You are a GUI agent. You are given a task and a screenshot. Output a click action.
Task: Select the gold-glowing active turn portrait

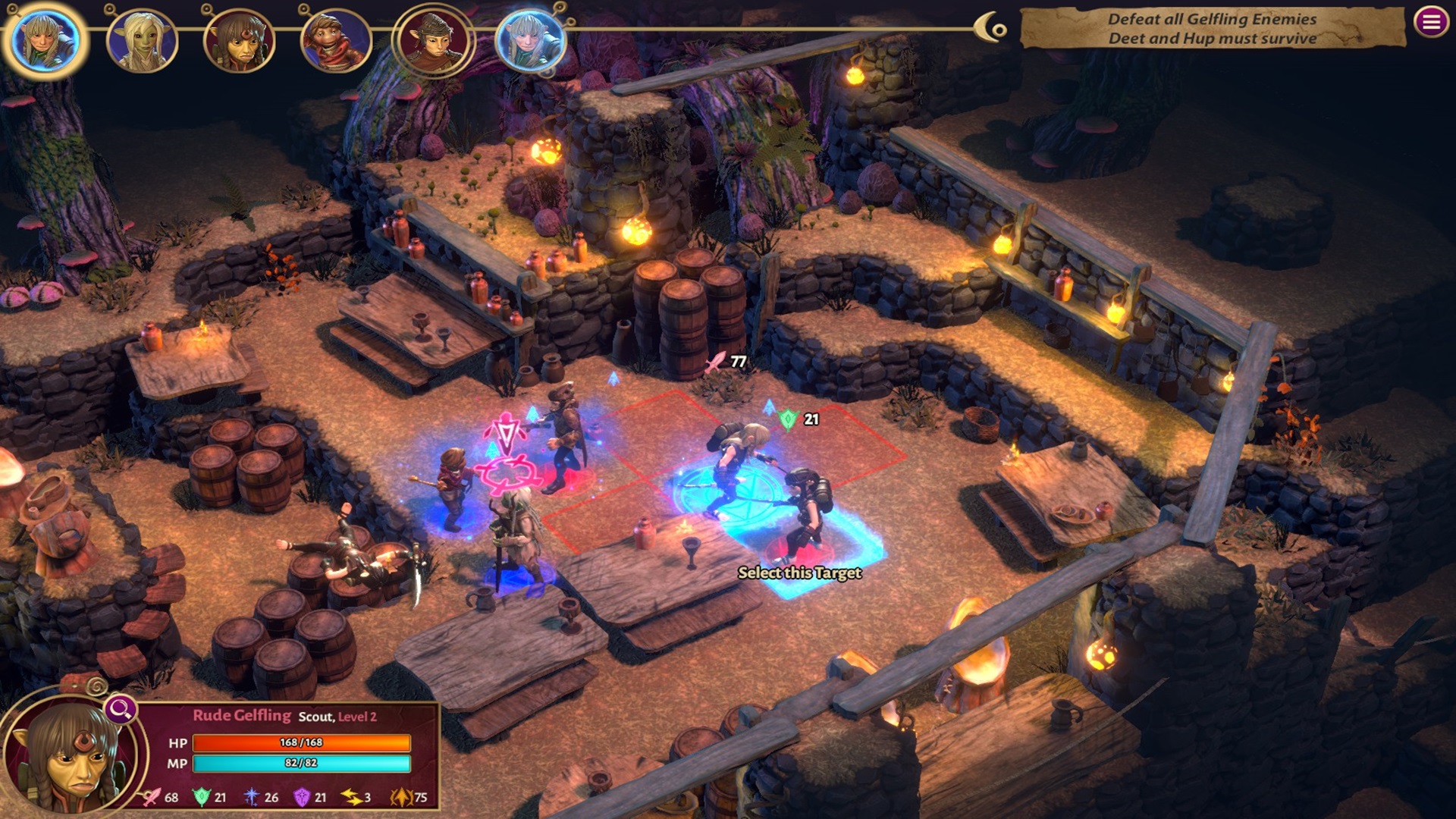point(45,41)
